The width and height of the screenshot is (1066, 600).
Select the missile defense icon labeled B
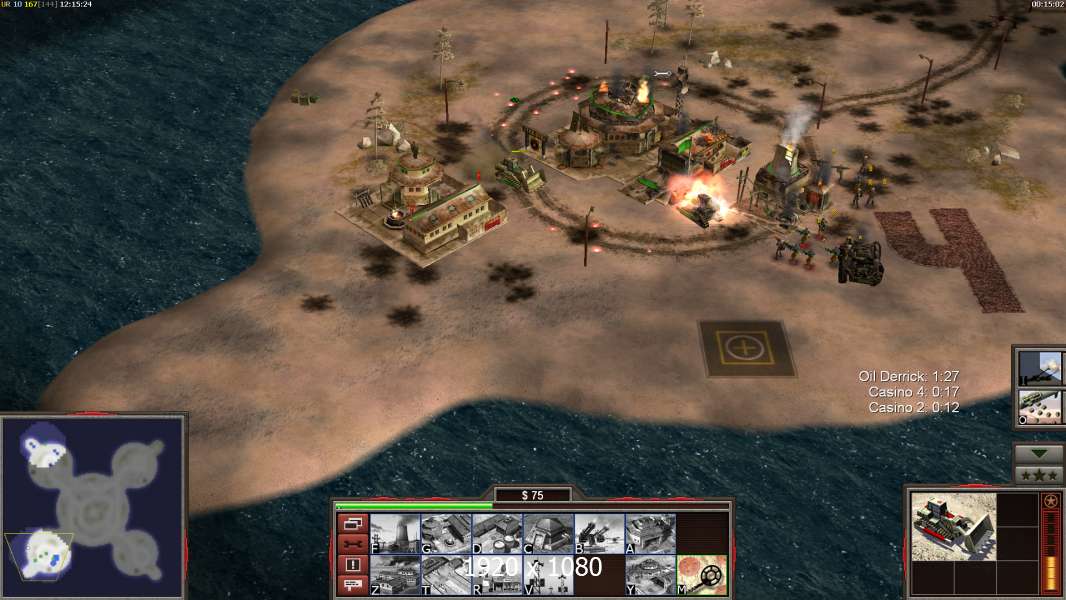pos(598,534)
